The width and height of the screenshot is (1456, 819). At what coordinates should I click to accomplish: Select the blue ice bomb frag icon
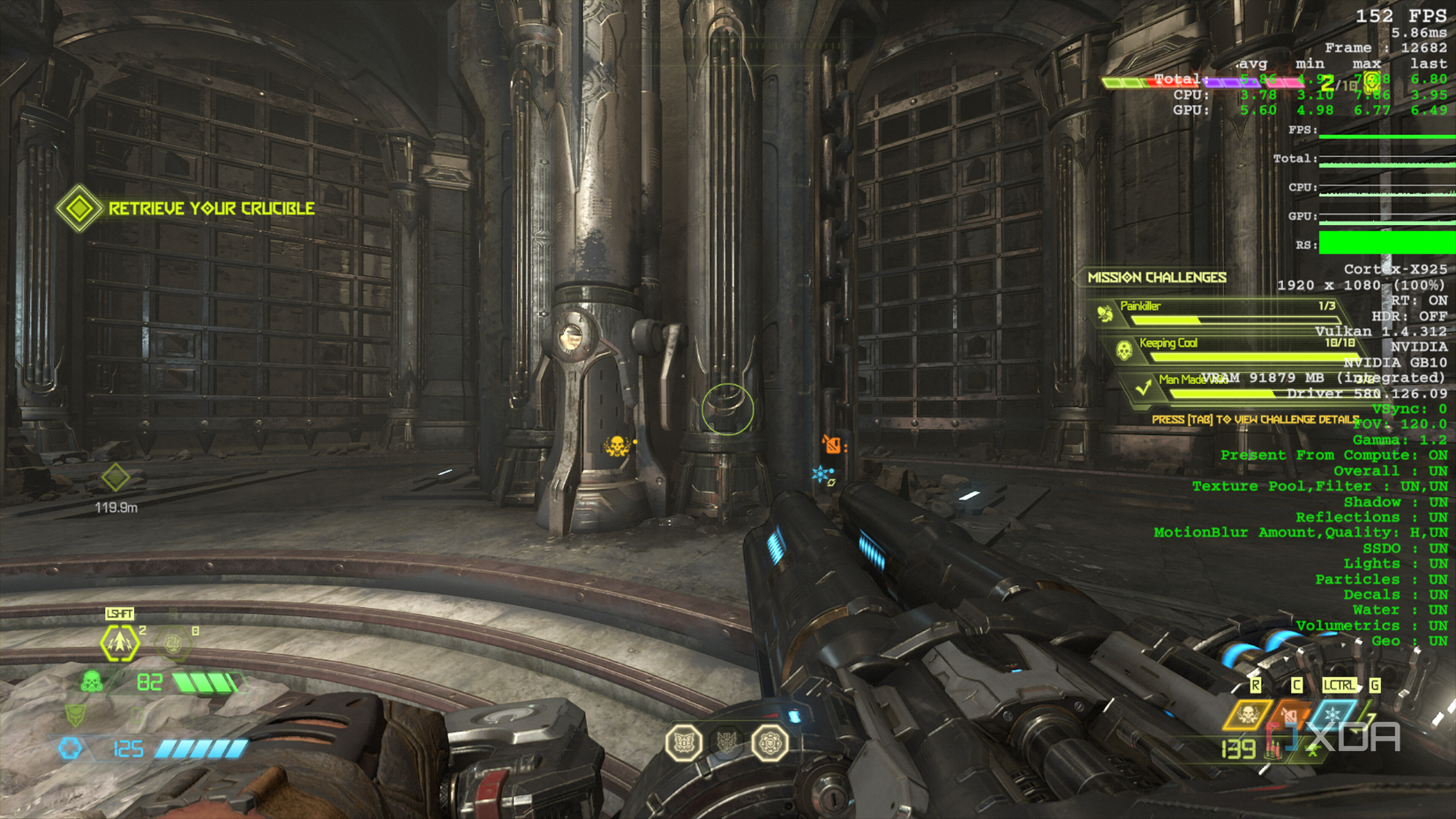pyautogui.click(x=1333, y=715)
